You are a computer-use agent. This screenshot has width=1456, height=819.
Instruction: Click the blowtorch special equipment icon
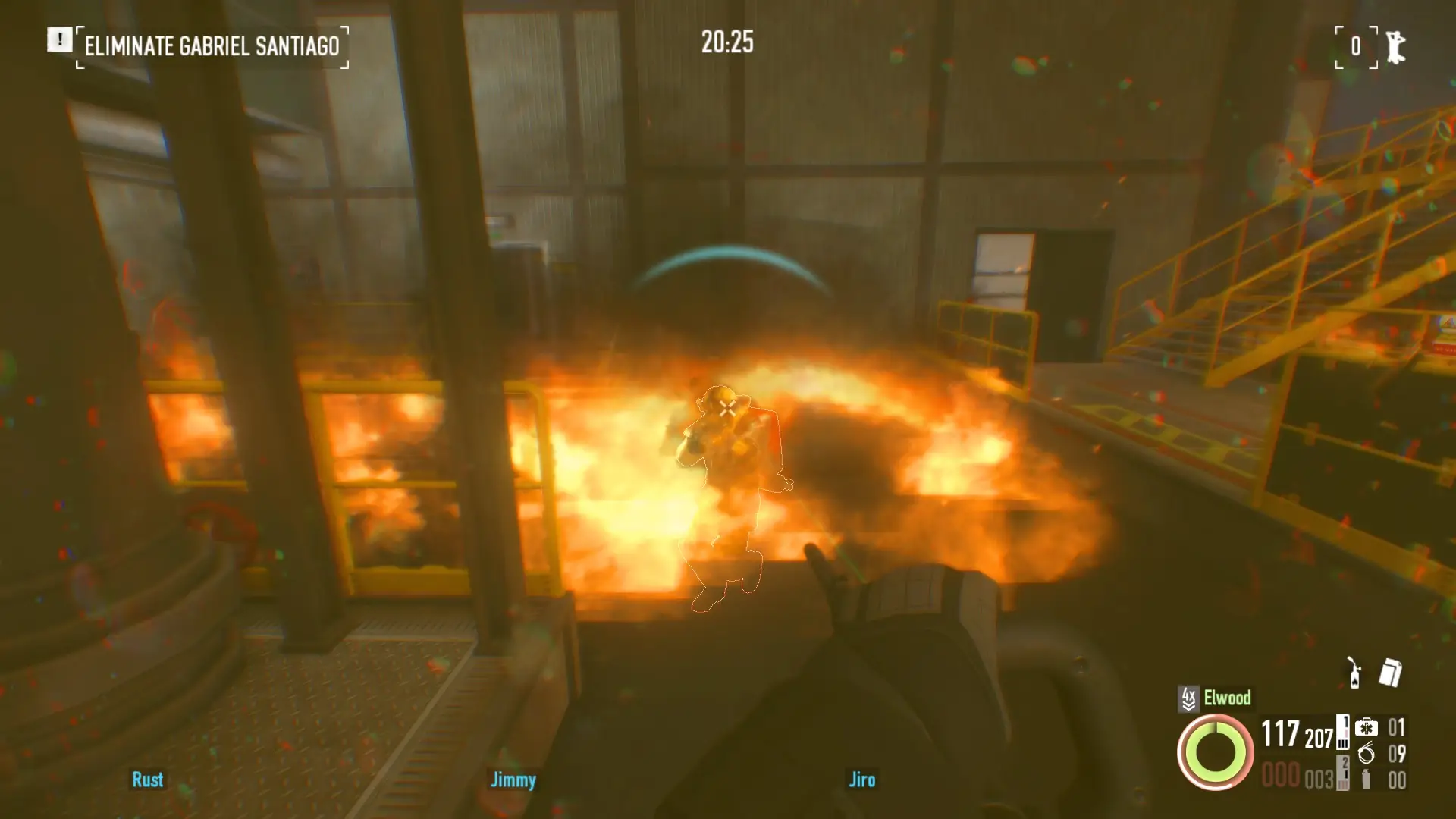1354,673
